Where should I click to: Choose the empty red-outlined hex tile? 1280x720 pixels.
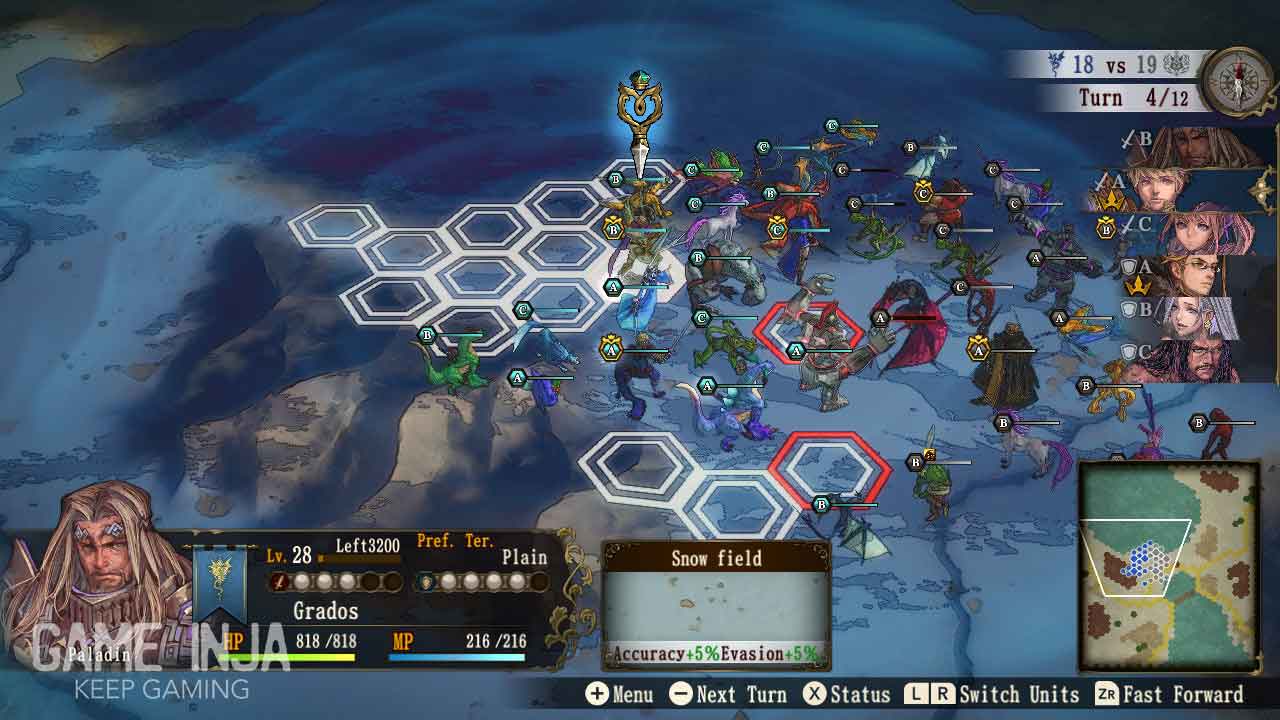[829, 468]
